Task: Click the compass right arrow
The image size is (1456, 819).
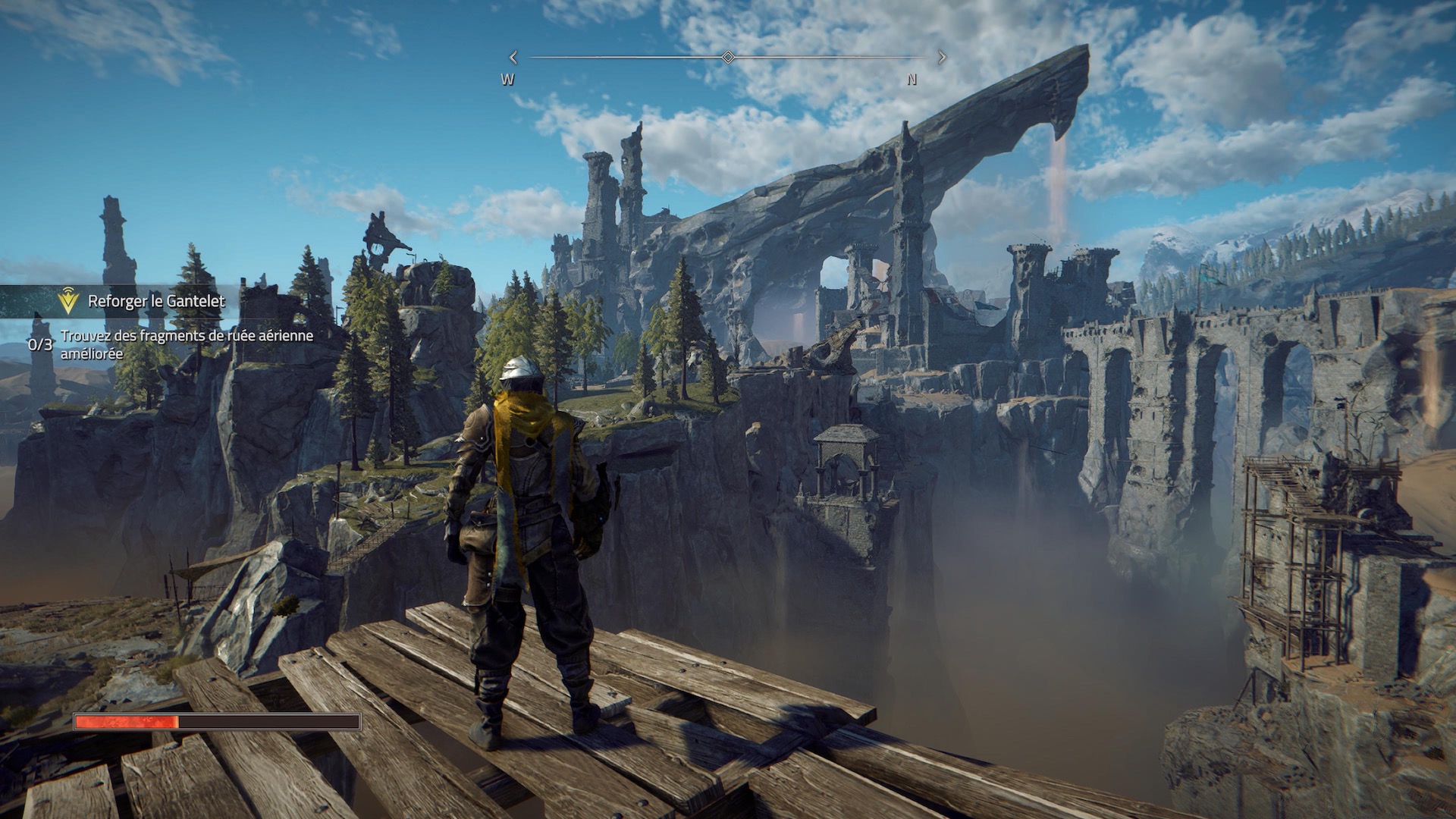Action: pyautogui.click(x=942, y=57)
